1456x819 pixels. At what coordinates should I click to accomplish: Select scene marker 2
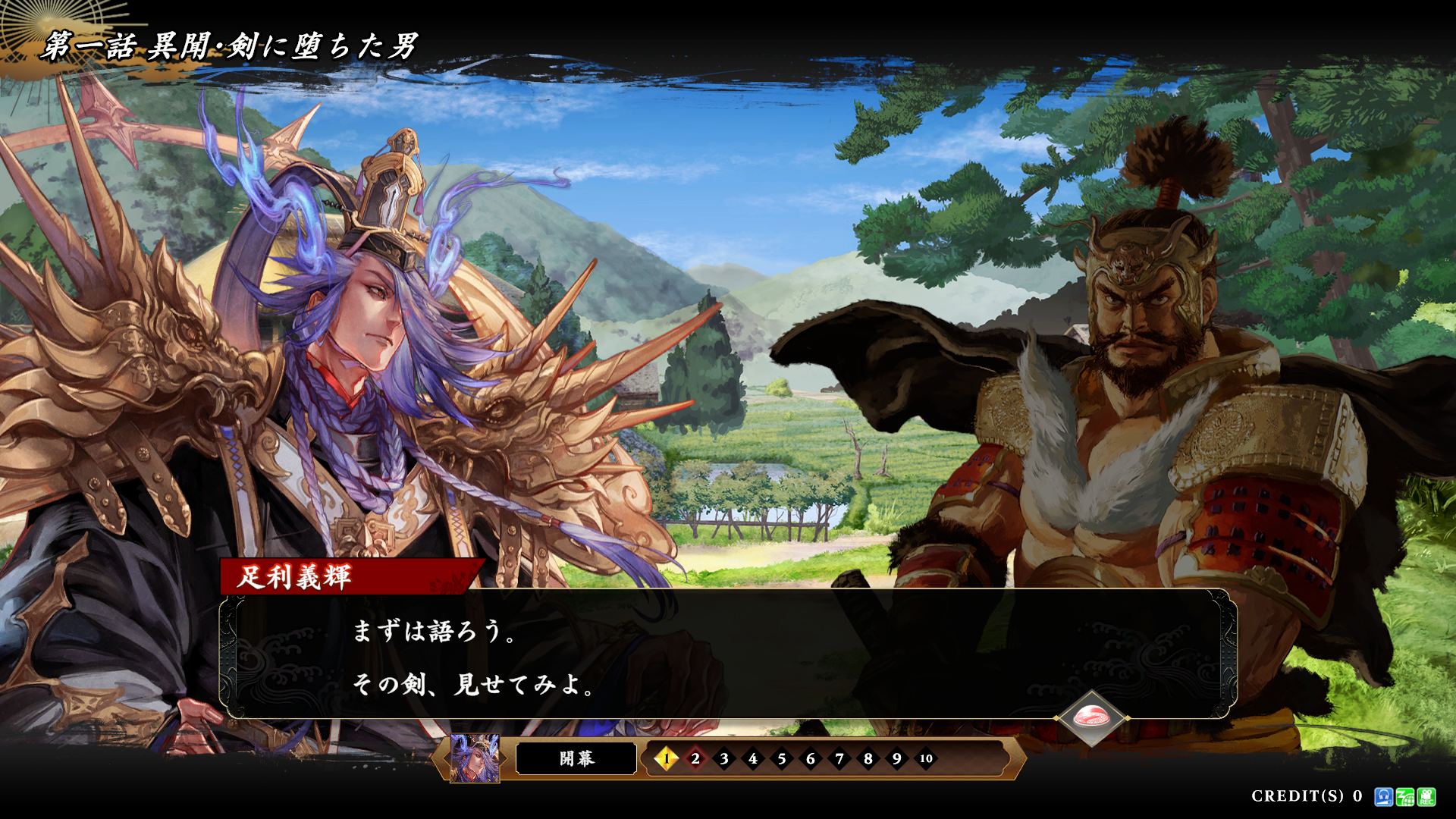click(x=695, y=758)
